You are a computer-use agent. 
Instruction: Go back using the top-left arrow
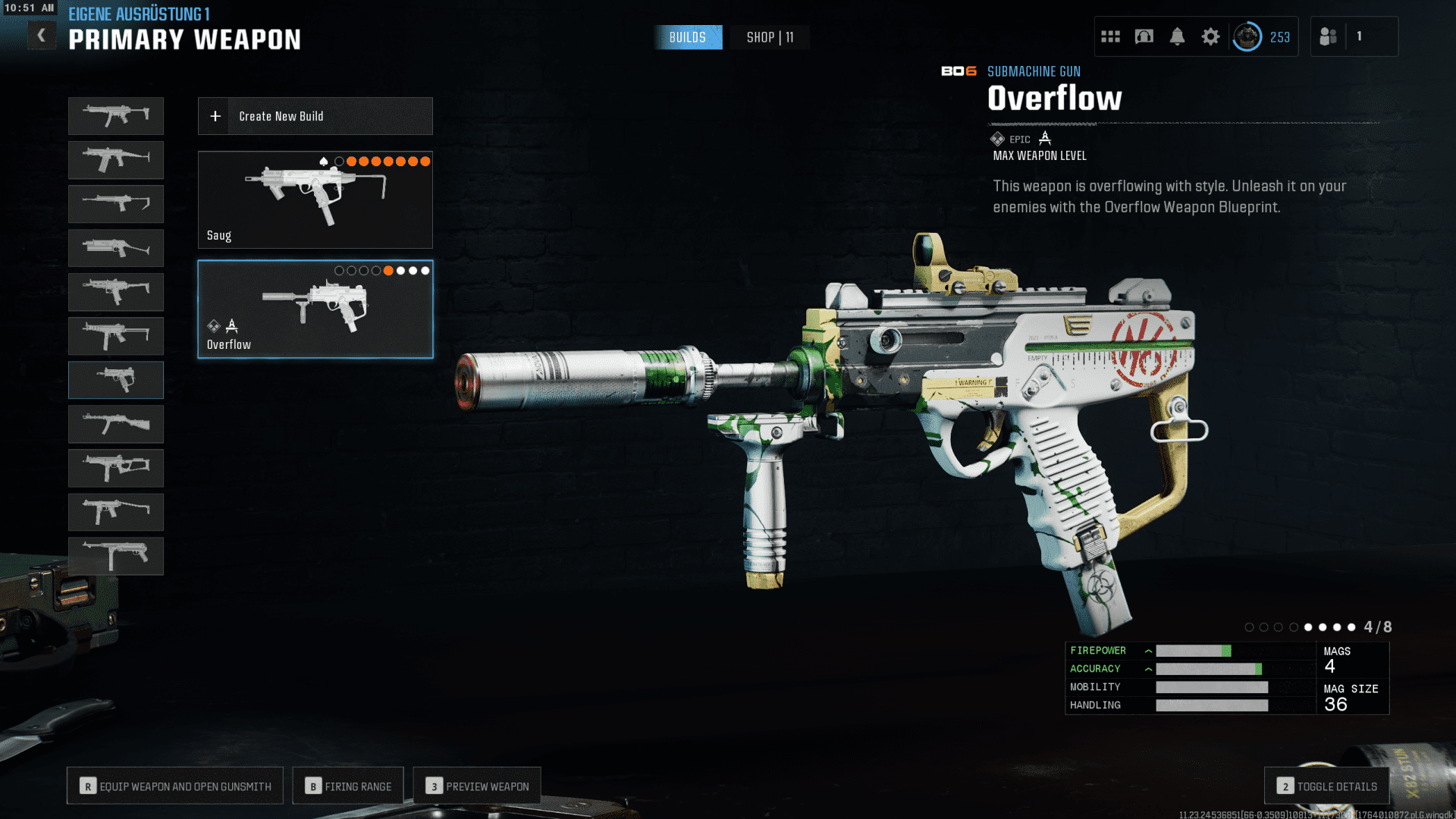tap(42, 35)
